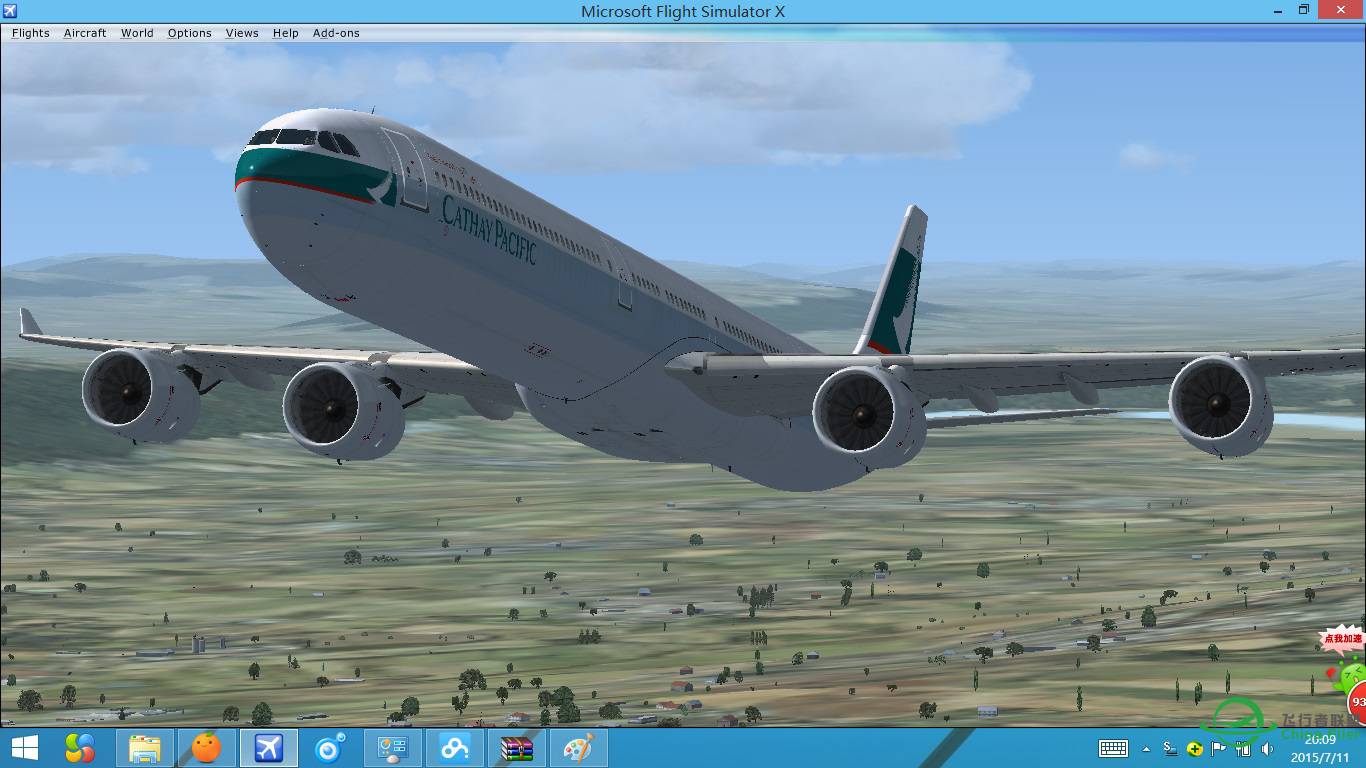Click the Action Center flag in the tray
The image size is (1366, 768).
coord(1219,748)
